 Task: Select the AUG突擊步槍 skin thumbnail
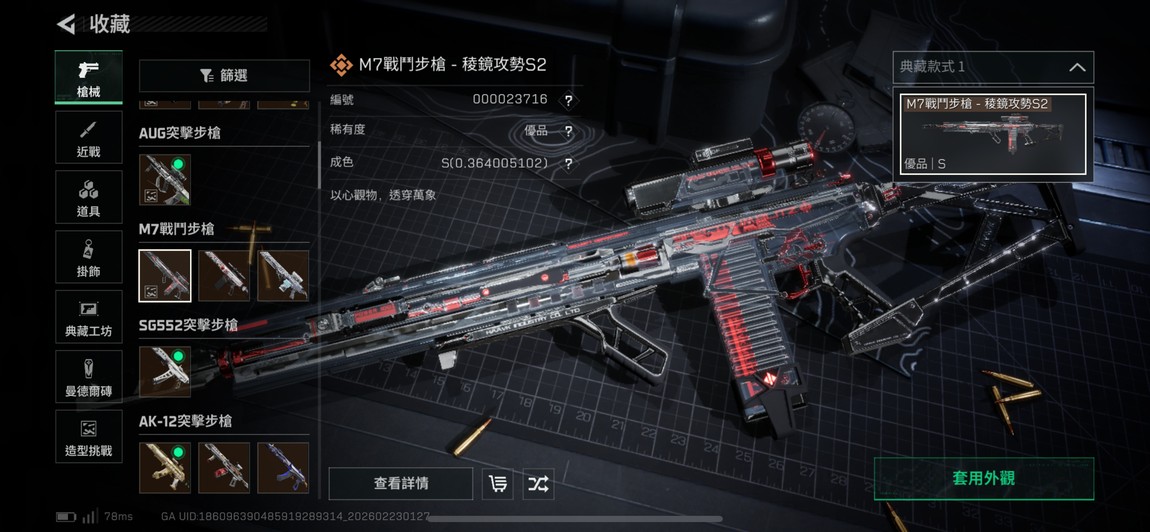165,180
